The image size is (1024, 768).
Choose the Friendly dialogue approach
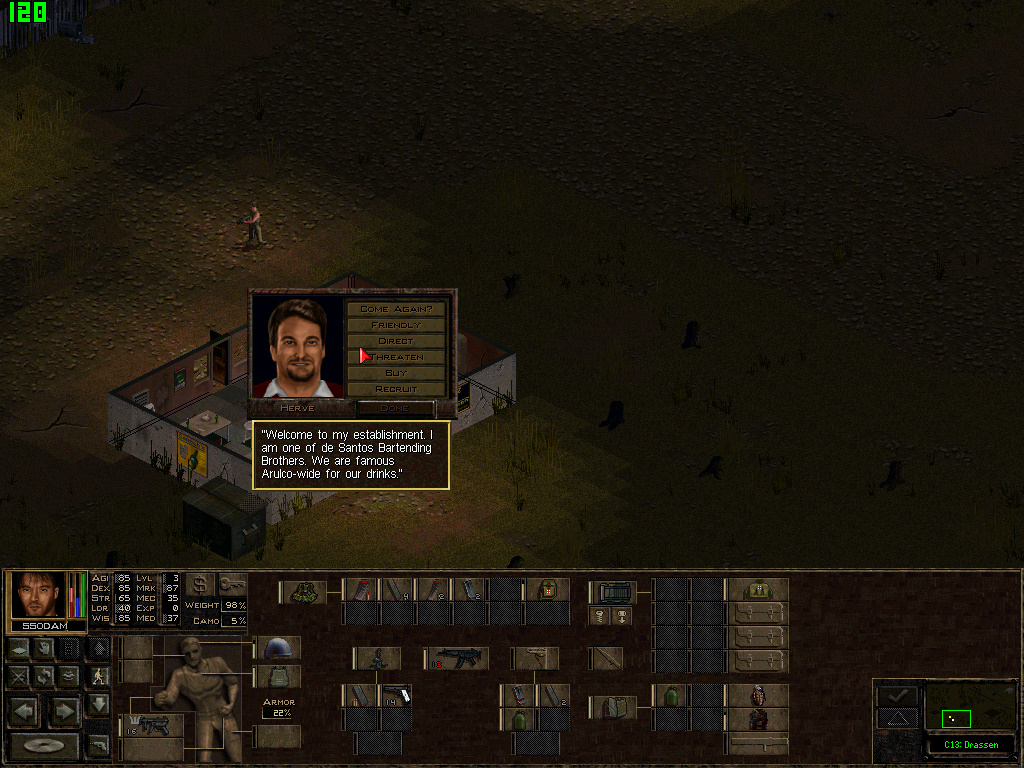[396, 325]
